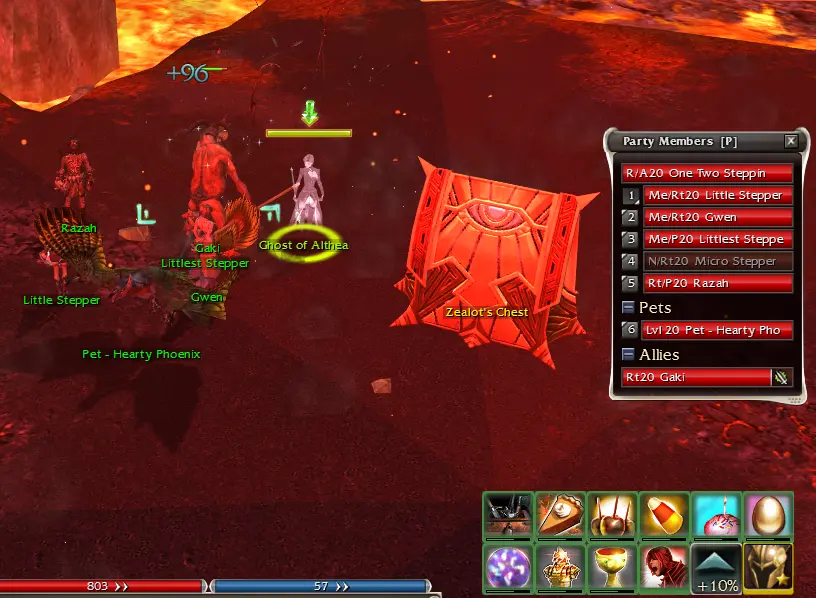Screen dimensions: 816x598
Task: Click the birthday cupcake effect icon
Action: click(716, 516)
